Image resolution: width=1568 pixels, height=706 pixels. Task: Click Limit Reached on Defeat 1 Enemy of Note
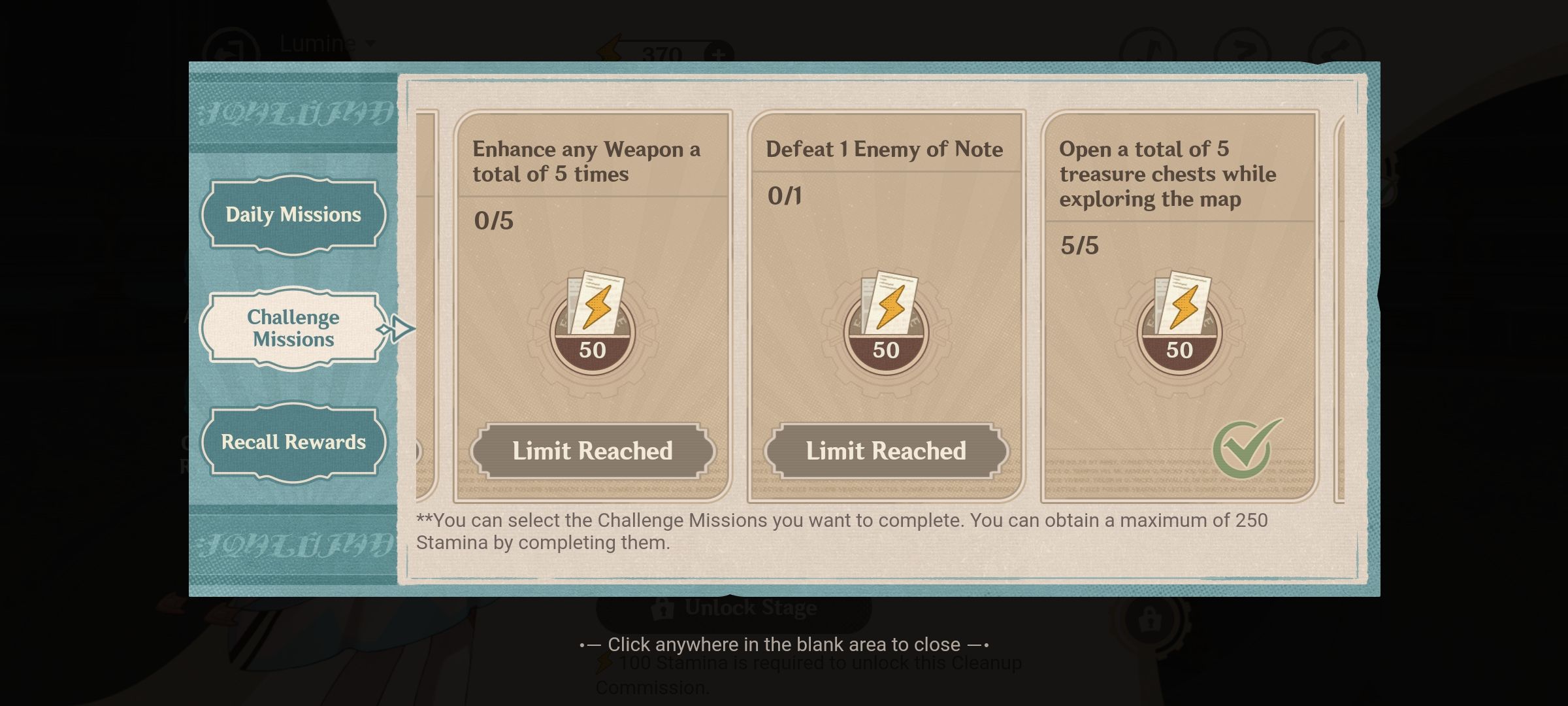887,450
